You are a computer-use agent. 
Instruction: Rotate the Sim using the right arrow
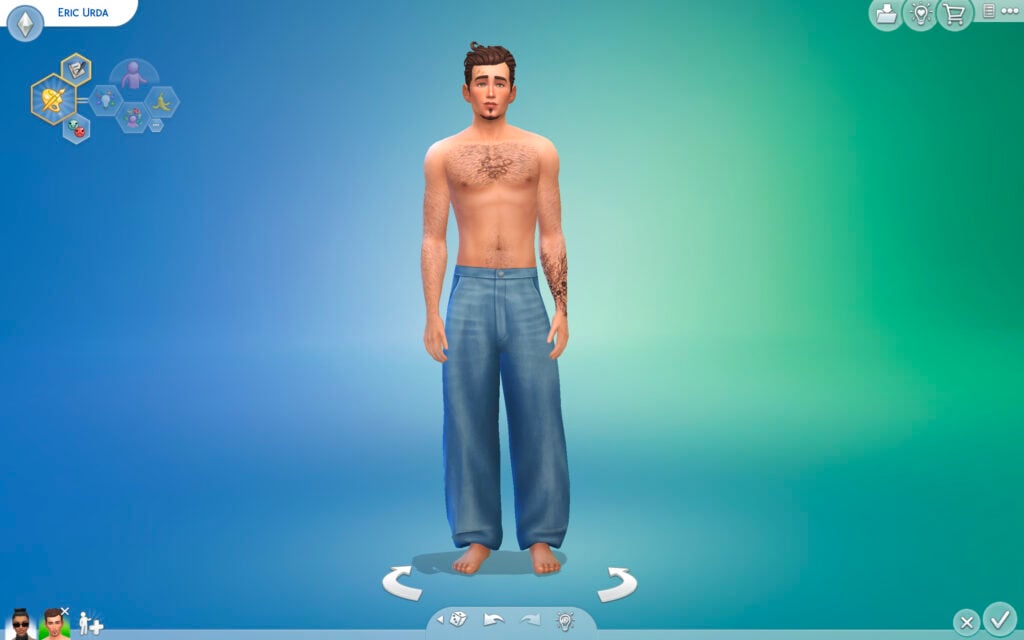[617, 583]
